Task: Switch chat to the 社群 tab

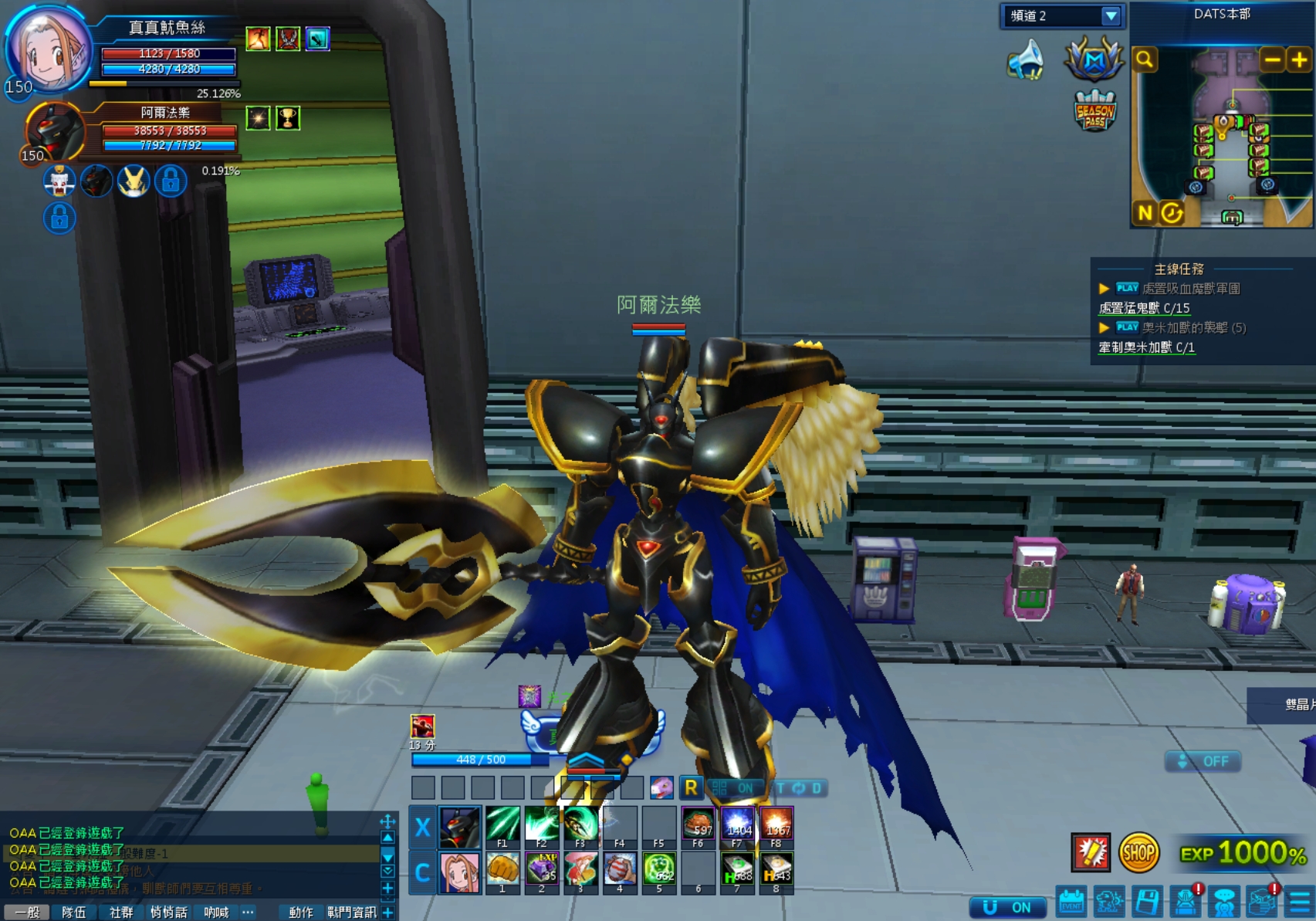Action: coord(121,912)
